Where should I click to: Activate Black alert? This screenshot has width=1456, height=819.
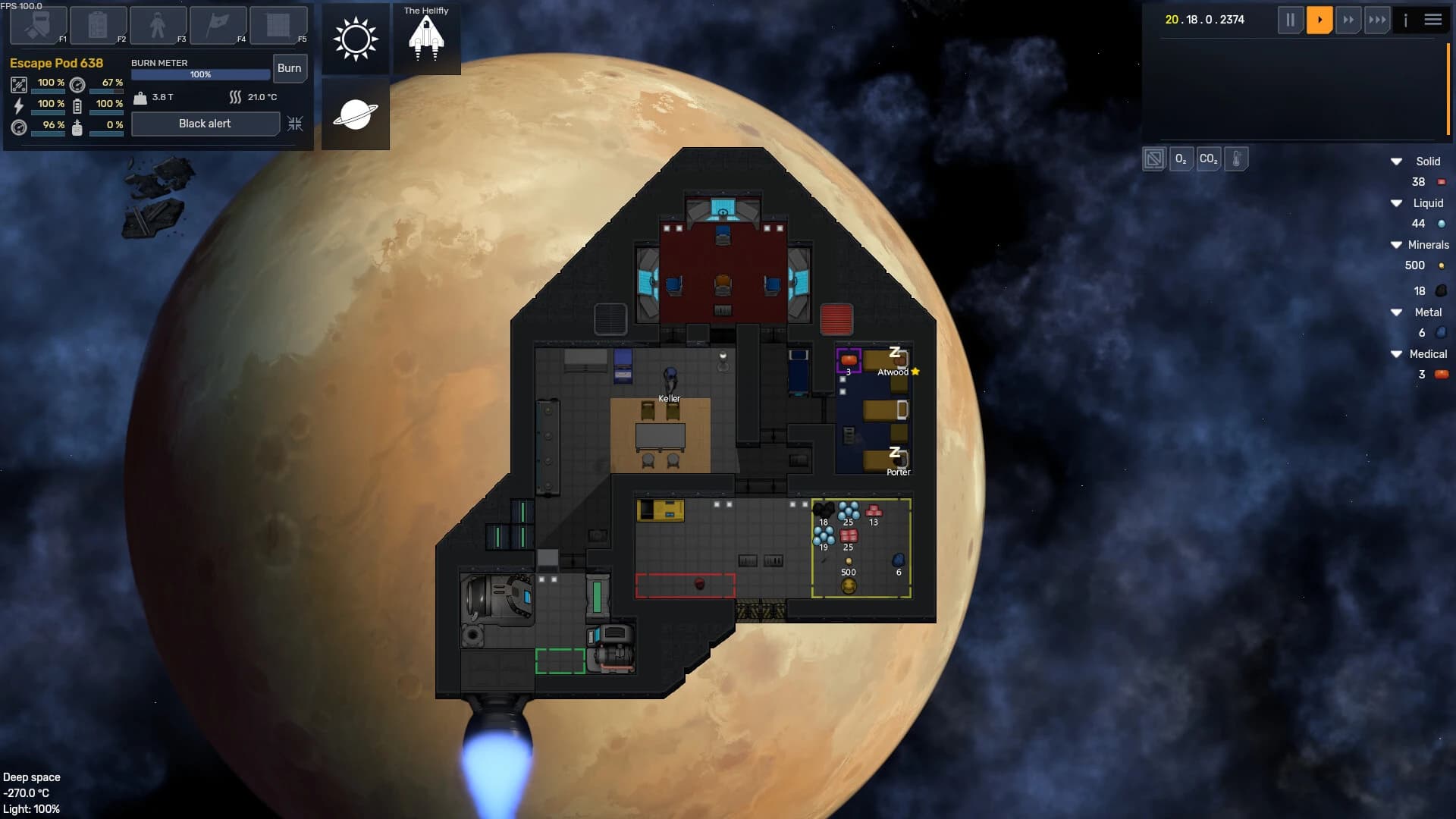[x=205, y=124]
